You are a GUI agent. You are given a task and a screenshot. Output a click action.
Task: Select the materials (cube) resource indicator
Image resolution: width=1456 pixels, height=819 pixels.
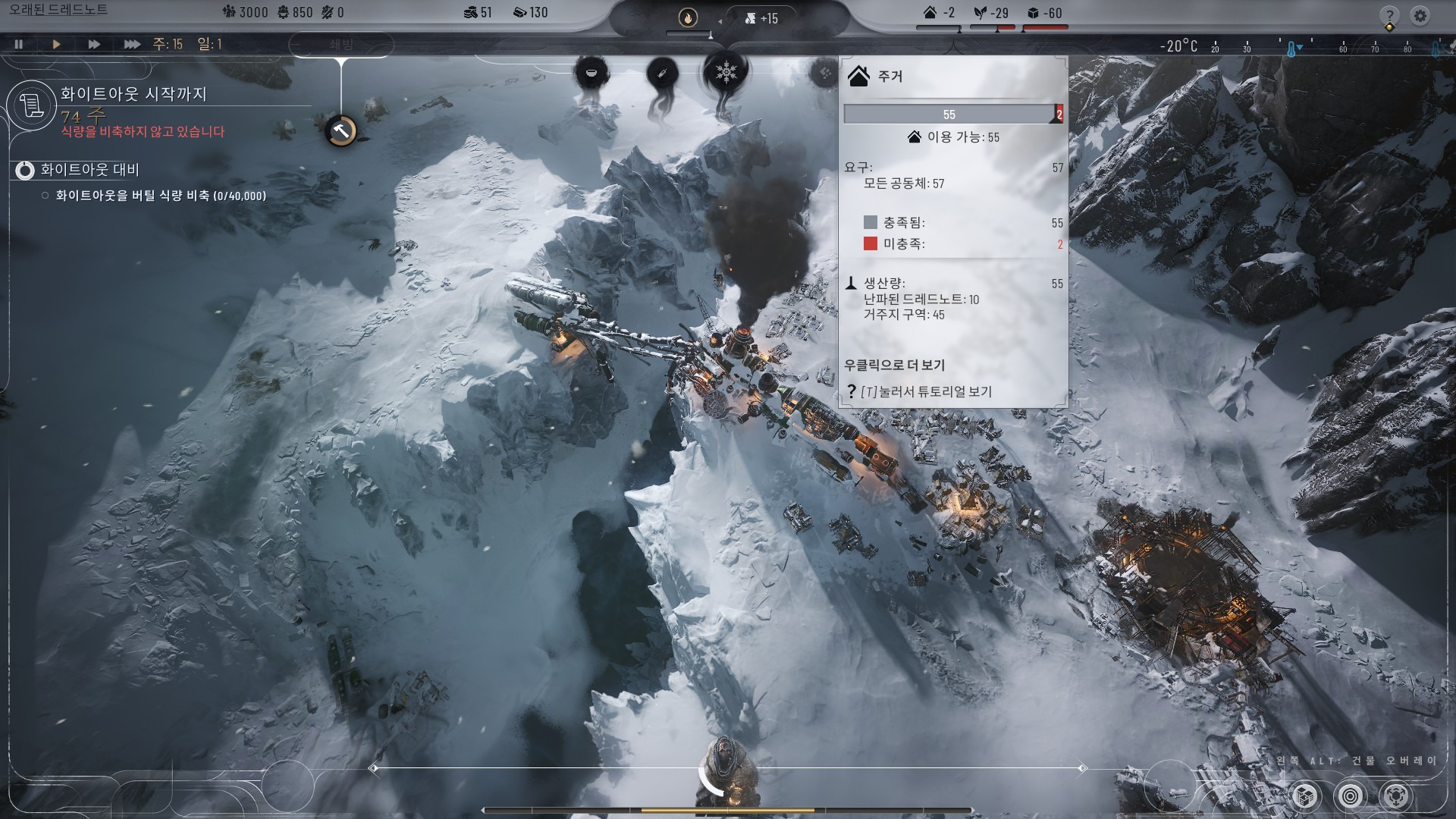point(1044,13)
